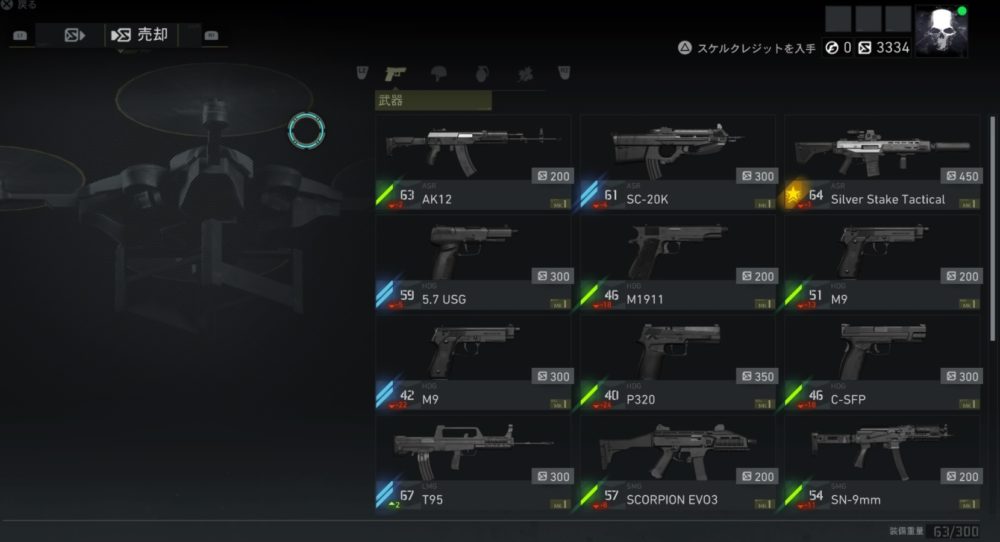The image size is (1000, 542).
Task: Select the M1911 pistol tile
Action: (677, 262)
